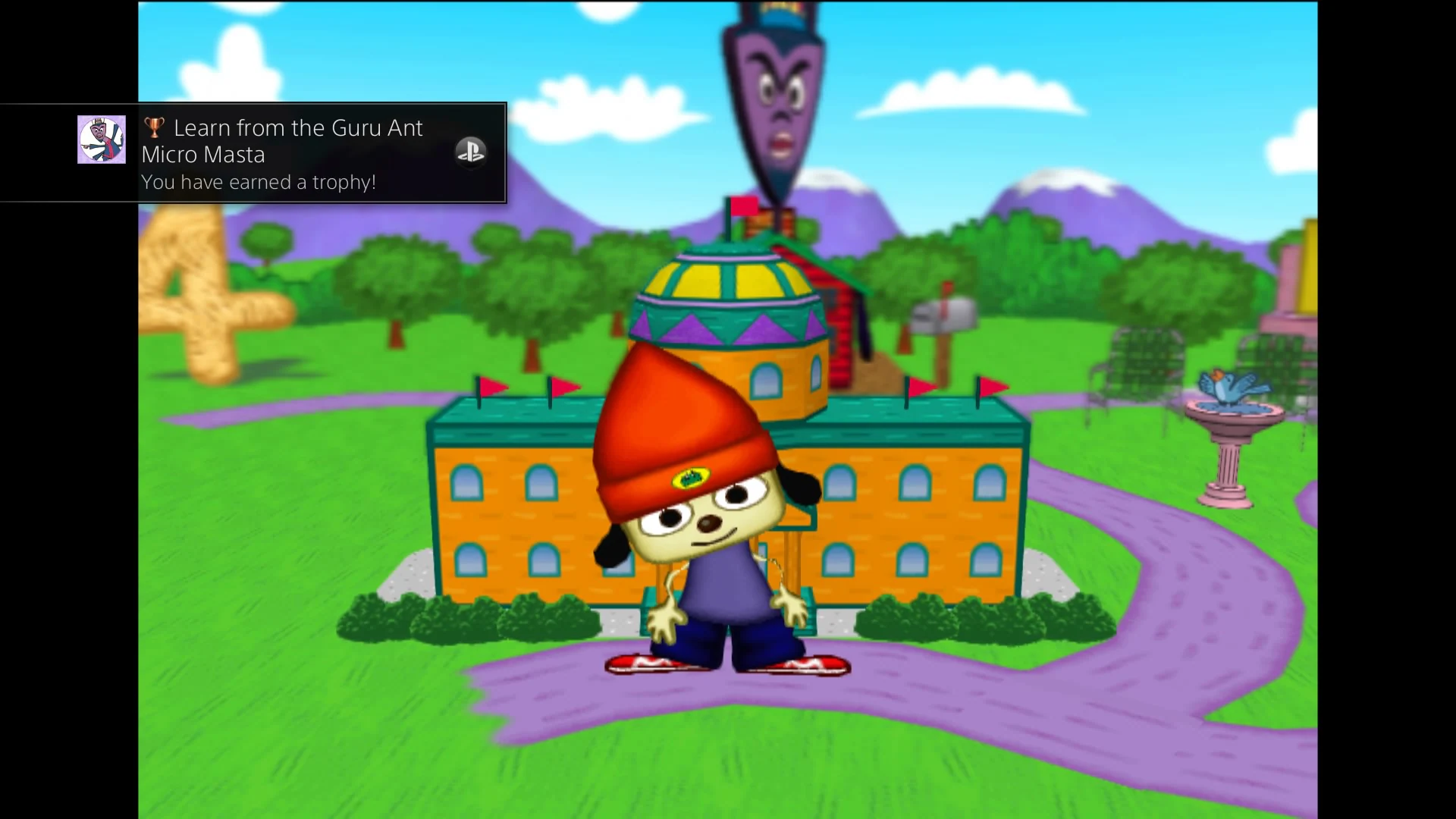Click the Guru Ant trophy thumbnail image
The image size is (1456, 819).
[101, 140]
